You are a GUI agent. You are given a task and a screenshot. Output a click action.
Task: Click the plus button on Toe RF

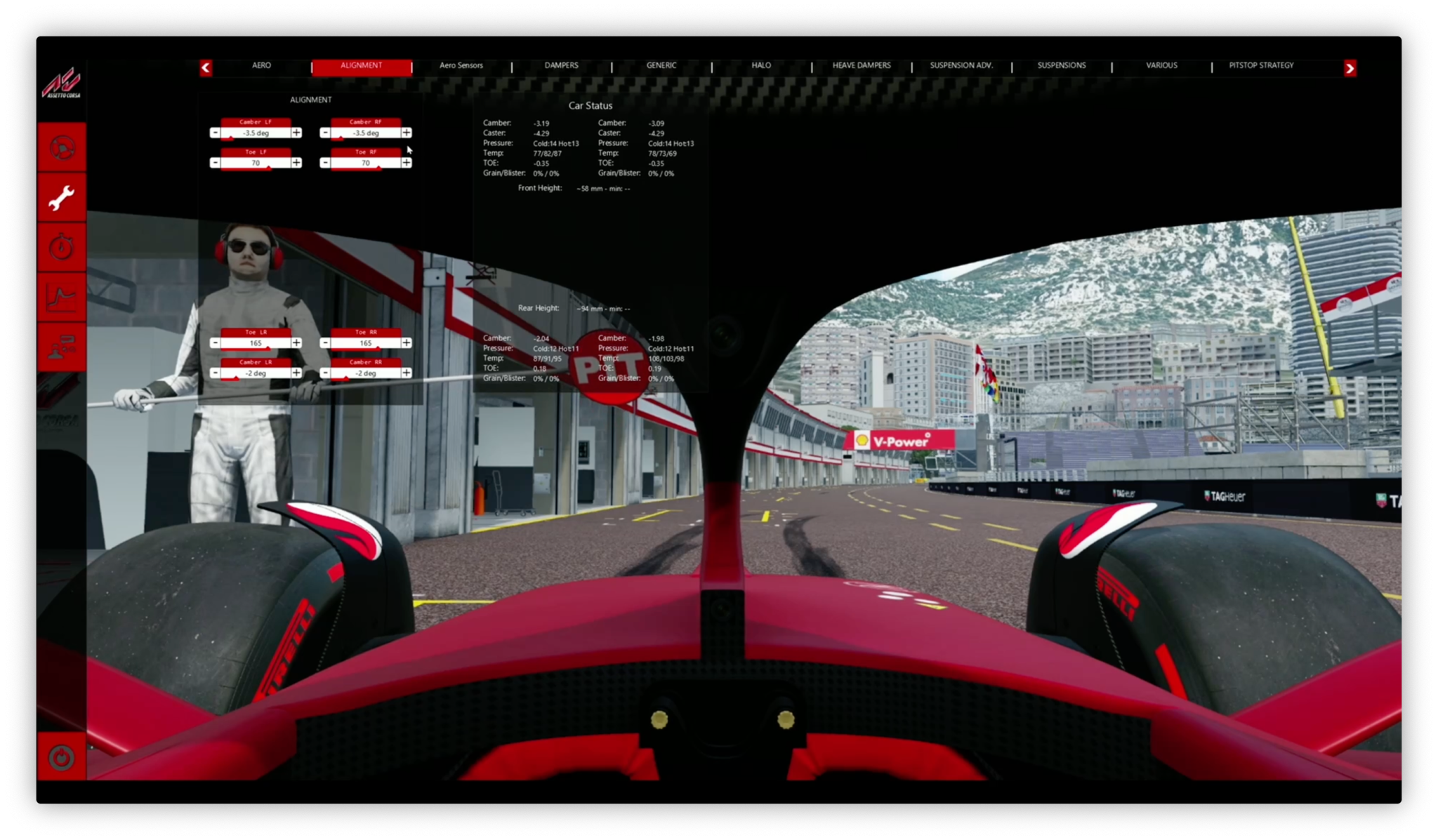pos(406,162)
